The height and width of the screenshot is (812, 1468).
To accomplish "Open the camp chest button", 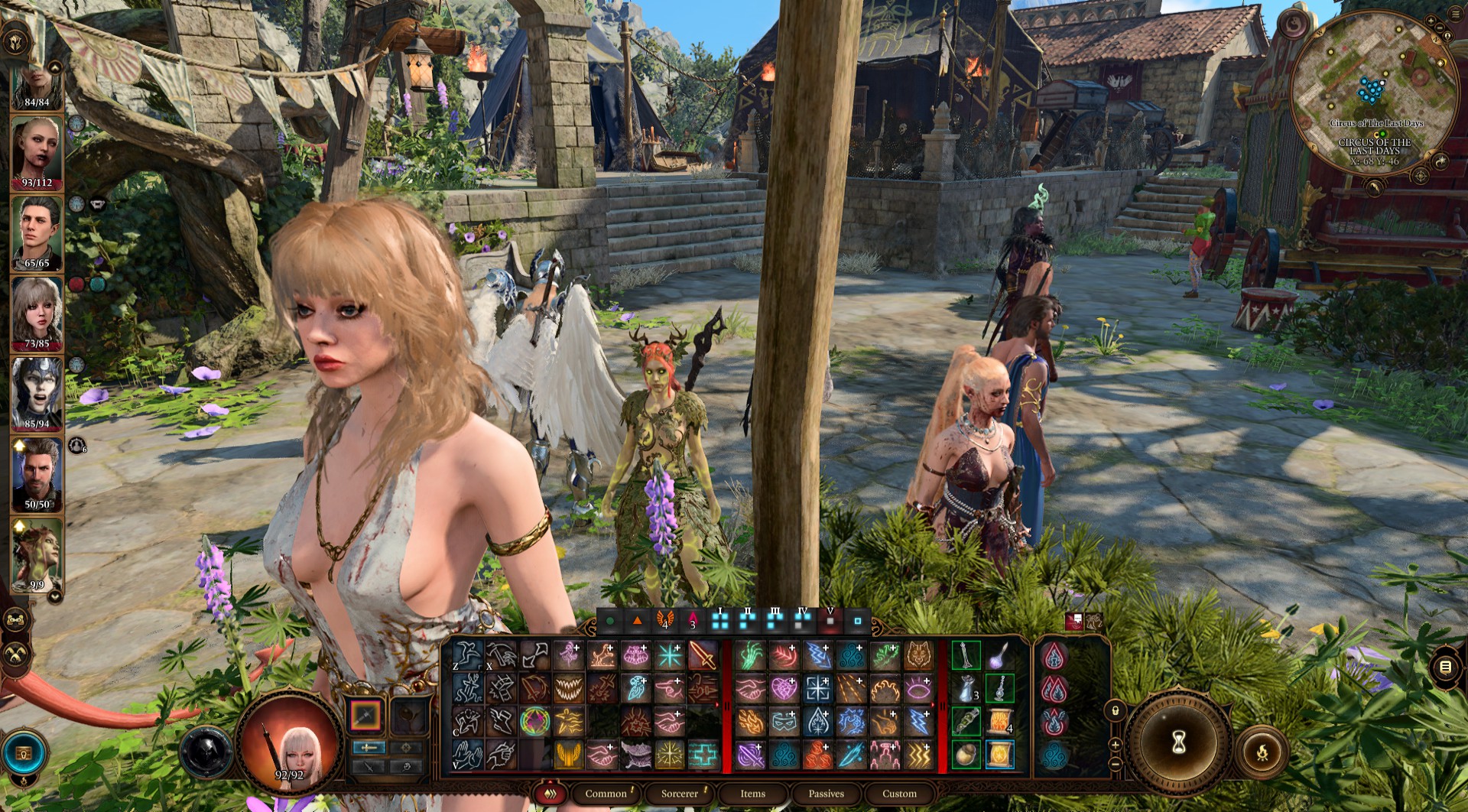I will click(x=24, y=754).
